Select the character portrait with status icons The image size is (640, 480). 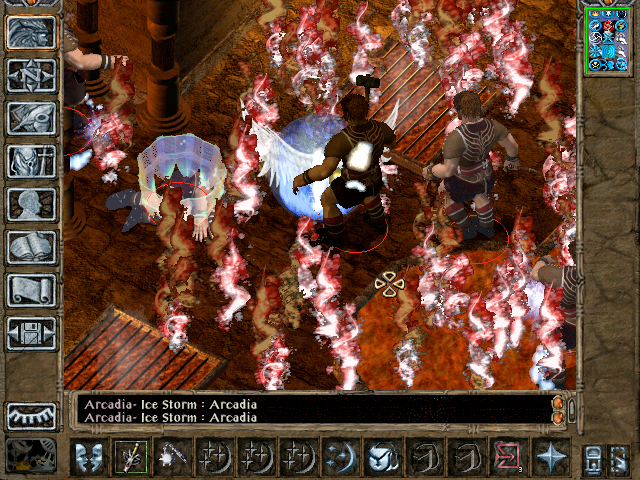pyautogui.click(x=608, y=41)
